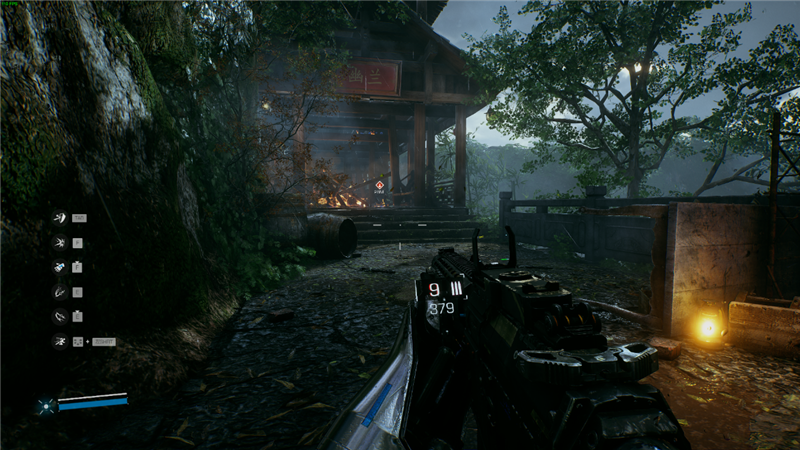Choose the ability icon with the SHIFT combo
The width and height of the screenshot is (800, 450).
tap(59, 341)
